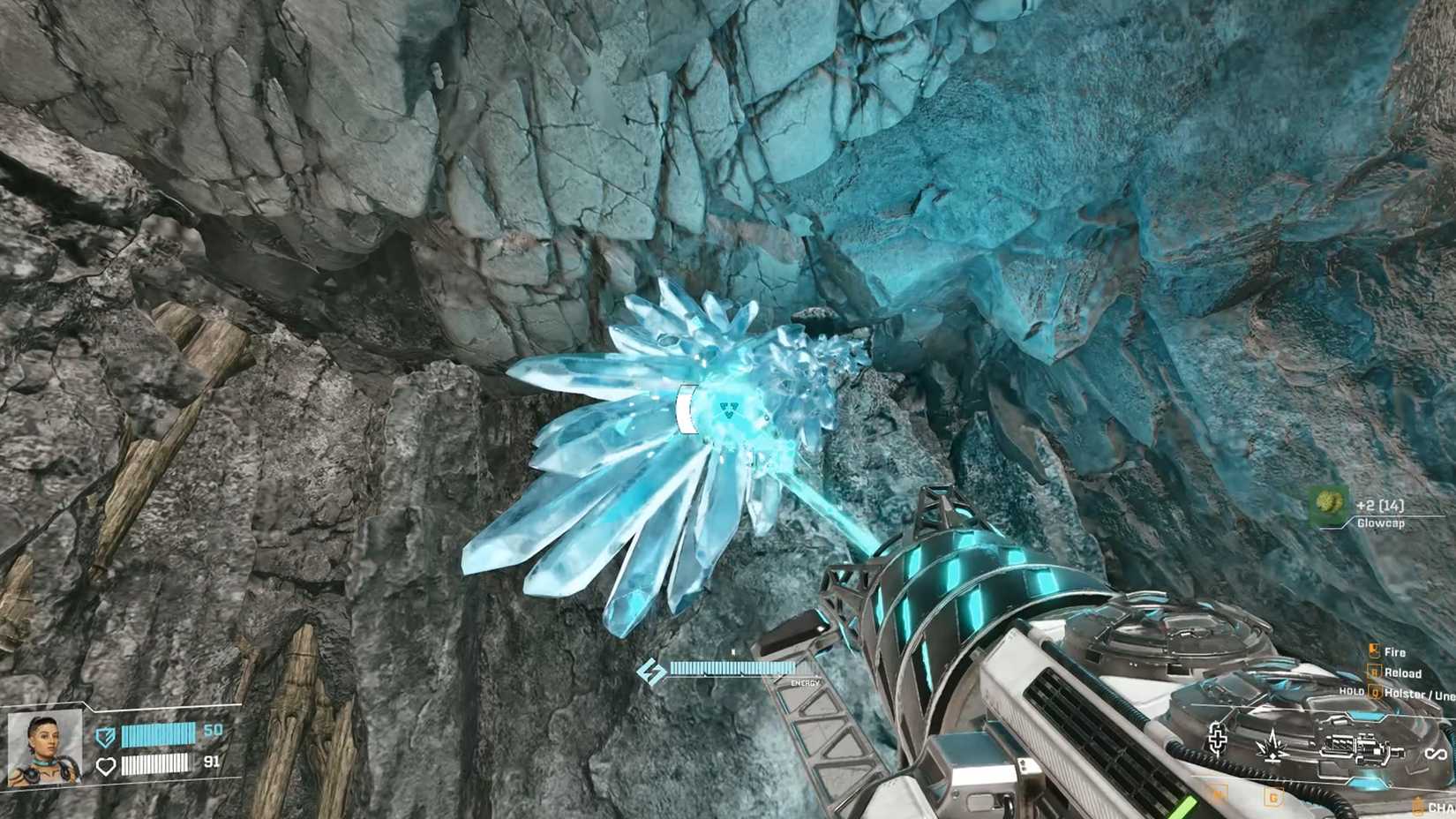Screen dimensions: 1456x819
Task: Click the Reload action label
Action: (1403, 672)
